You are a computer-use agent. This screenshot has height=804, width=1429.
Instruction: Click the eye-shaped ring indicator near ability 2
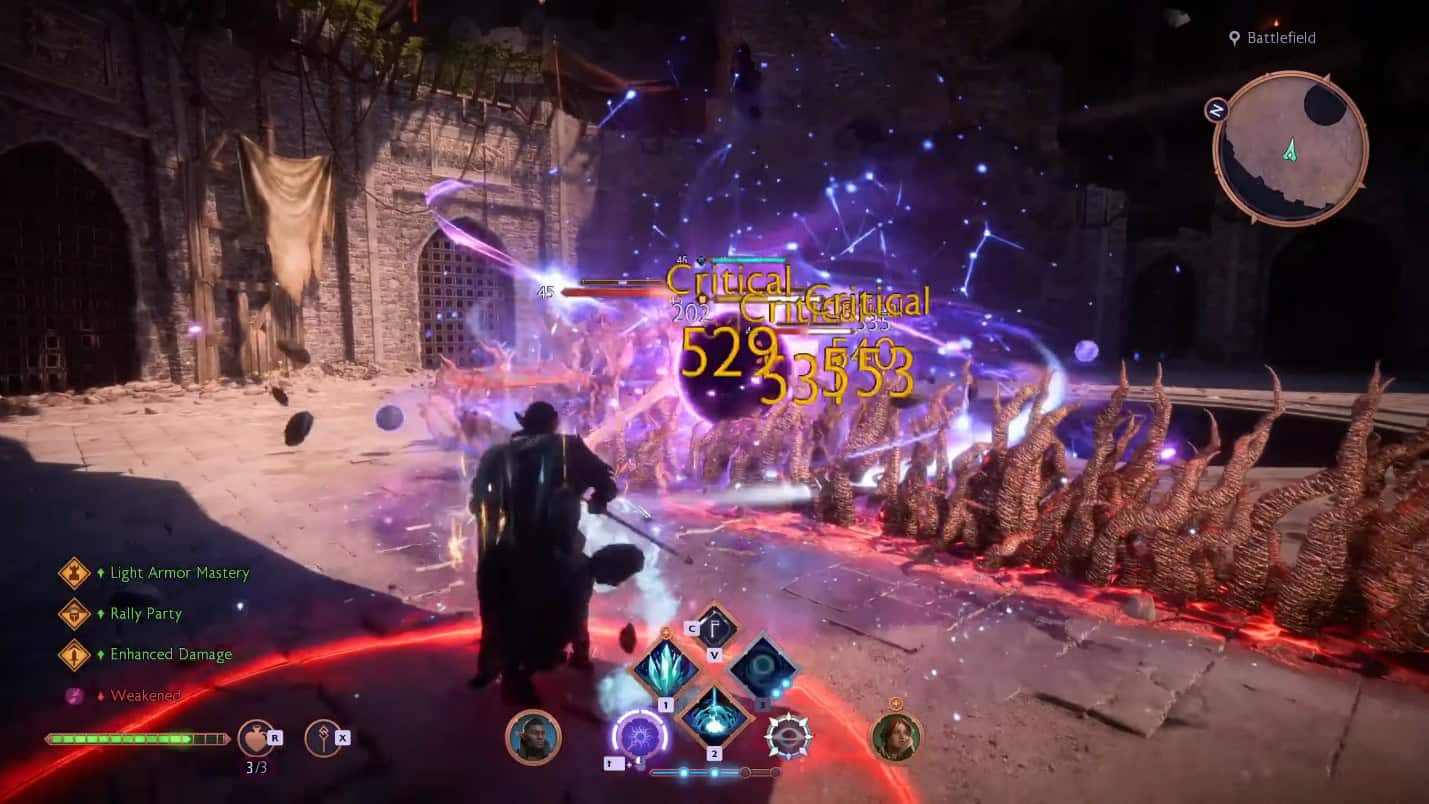pyautogui.click(x=788, y=735)
